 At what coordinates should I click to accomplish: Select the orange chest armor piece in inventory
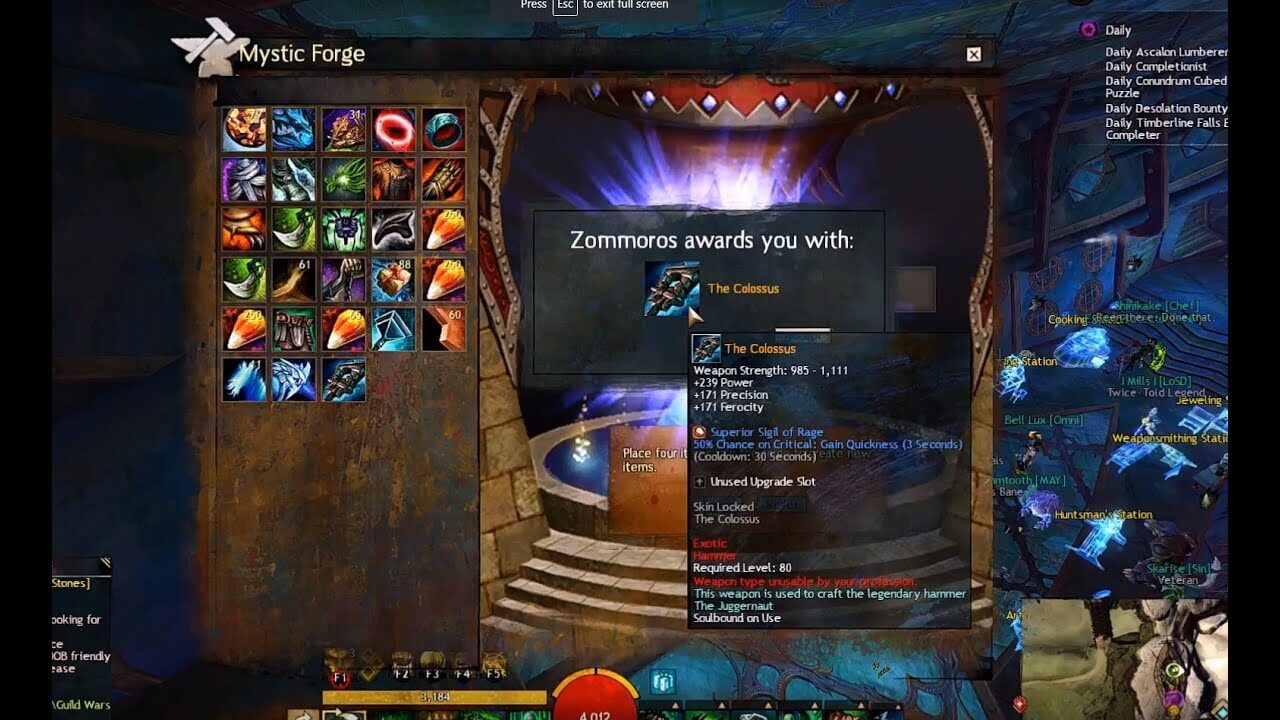pos(391,180)
